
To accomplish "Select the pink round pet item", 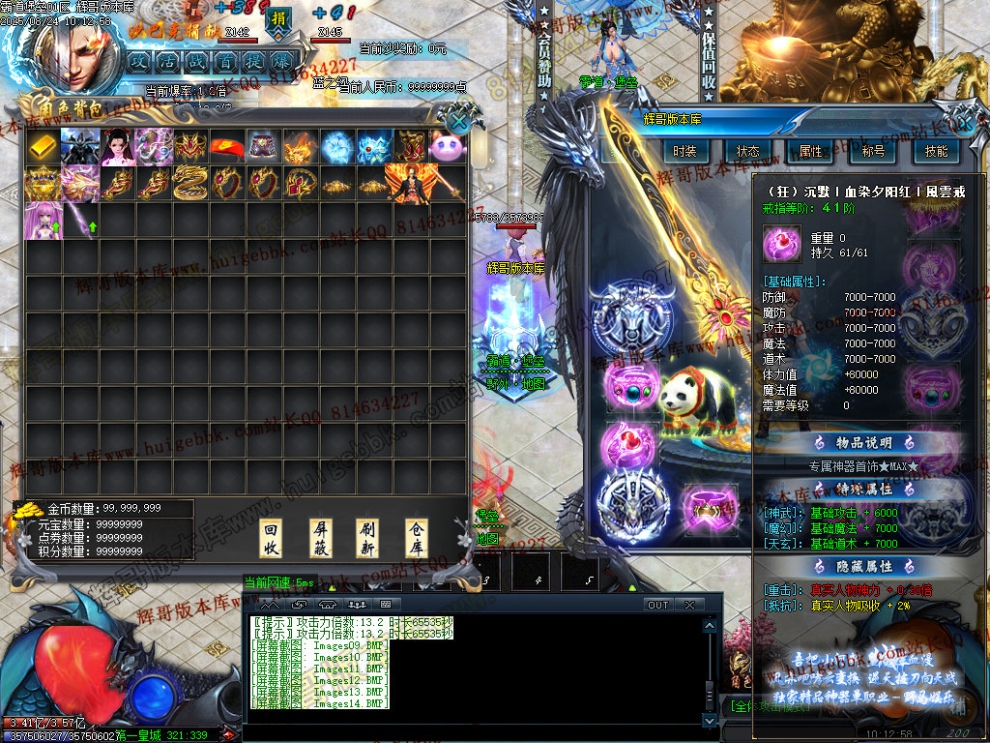I will click(449, 147).
